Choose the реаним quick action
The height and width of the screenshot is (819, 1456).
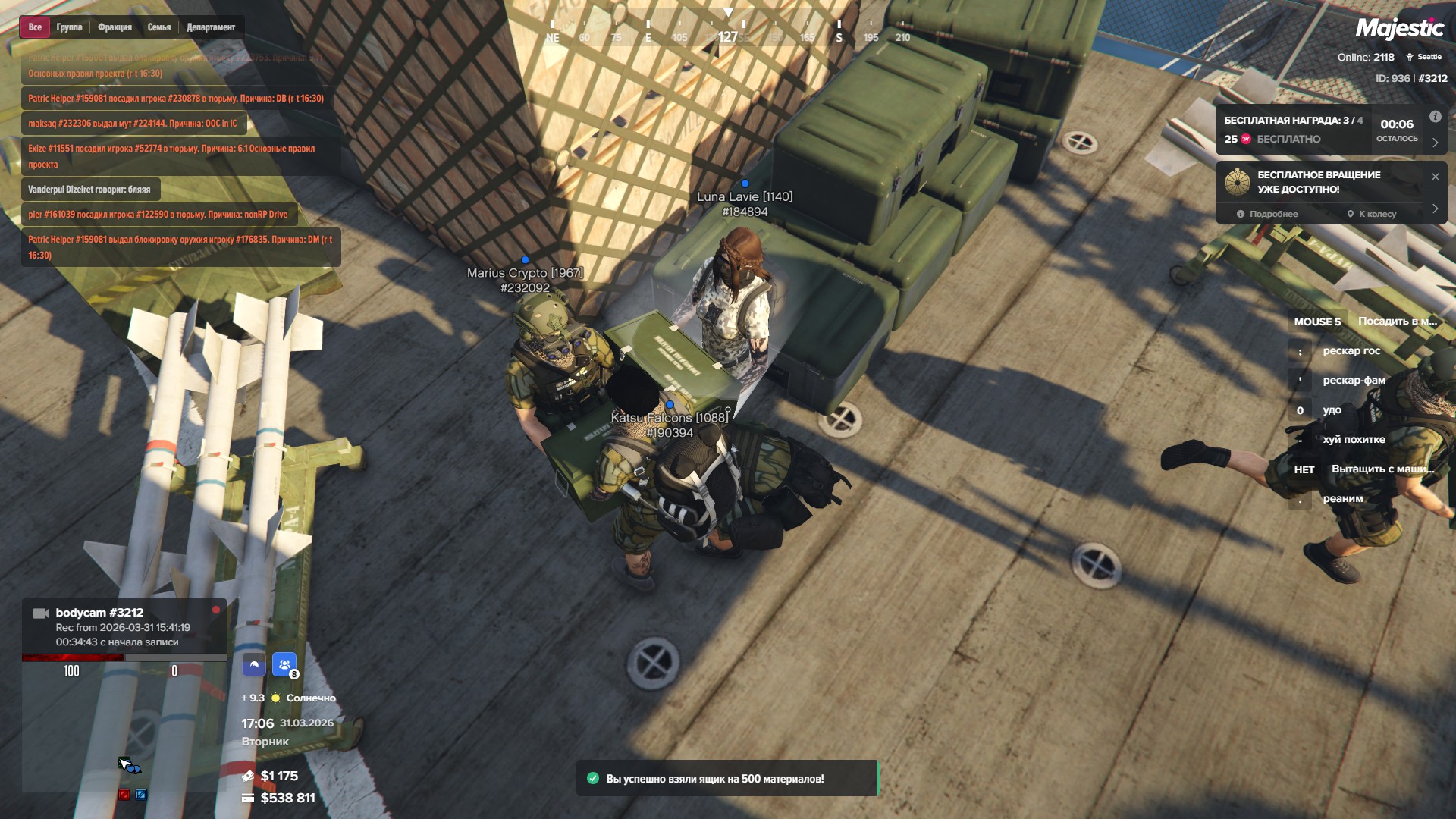1342,499
